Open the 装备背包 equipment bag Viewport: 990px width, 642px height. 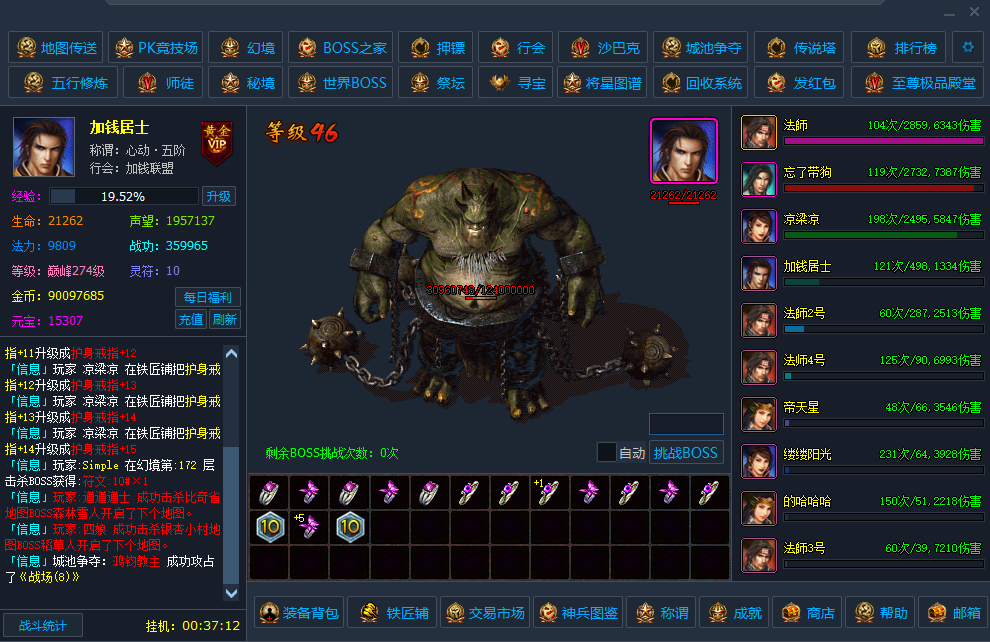(299, 612)
